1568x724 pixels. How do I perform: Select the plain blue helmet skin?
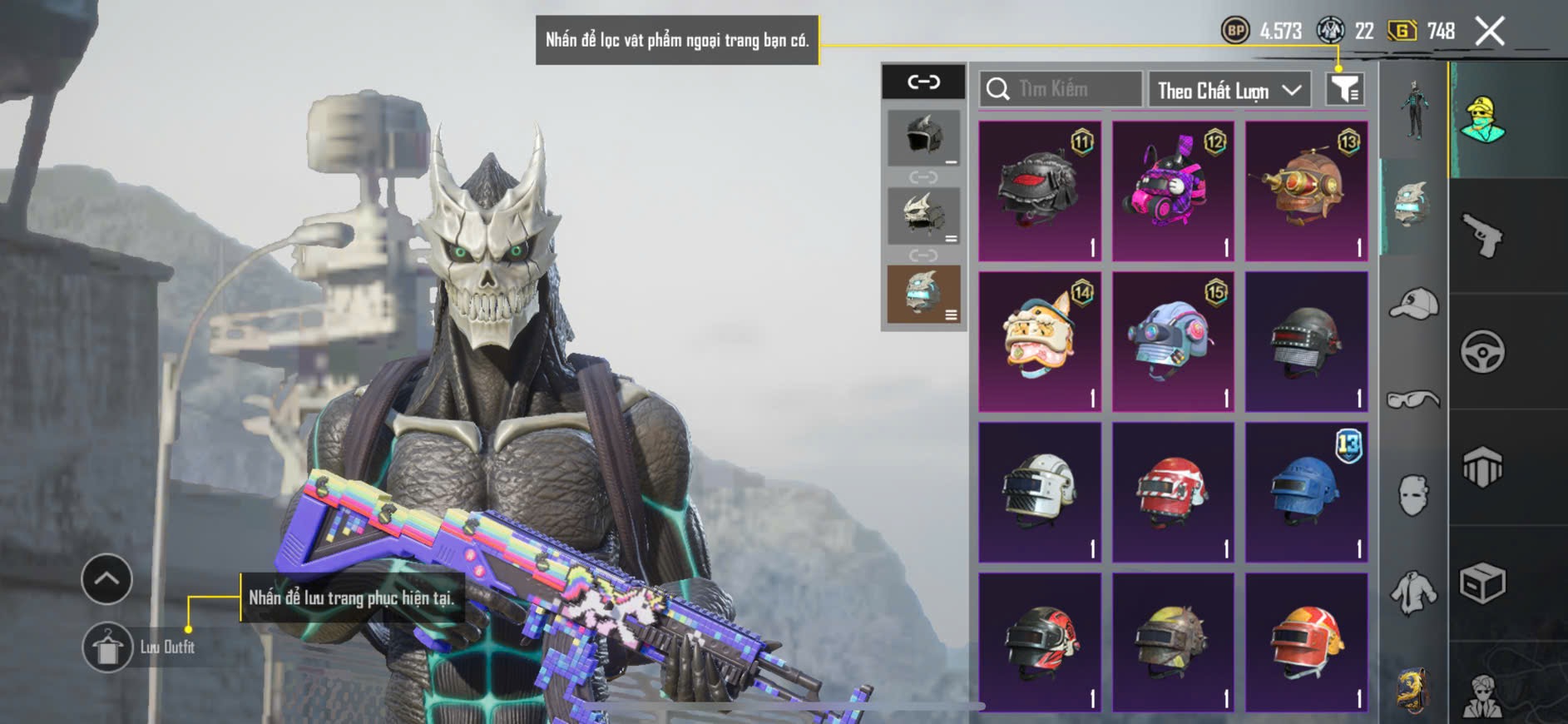(x=1306, y=492)
